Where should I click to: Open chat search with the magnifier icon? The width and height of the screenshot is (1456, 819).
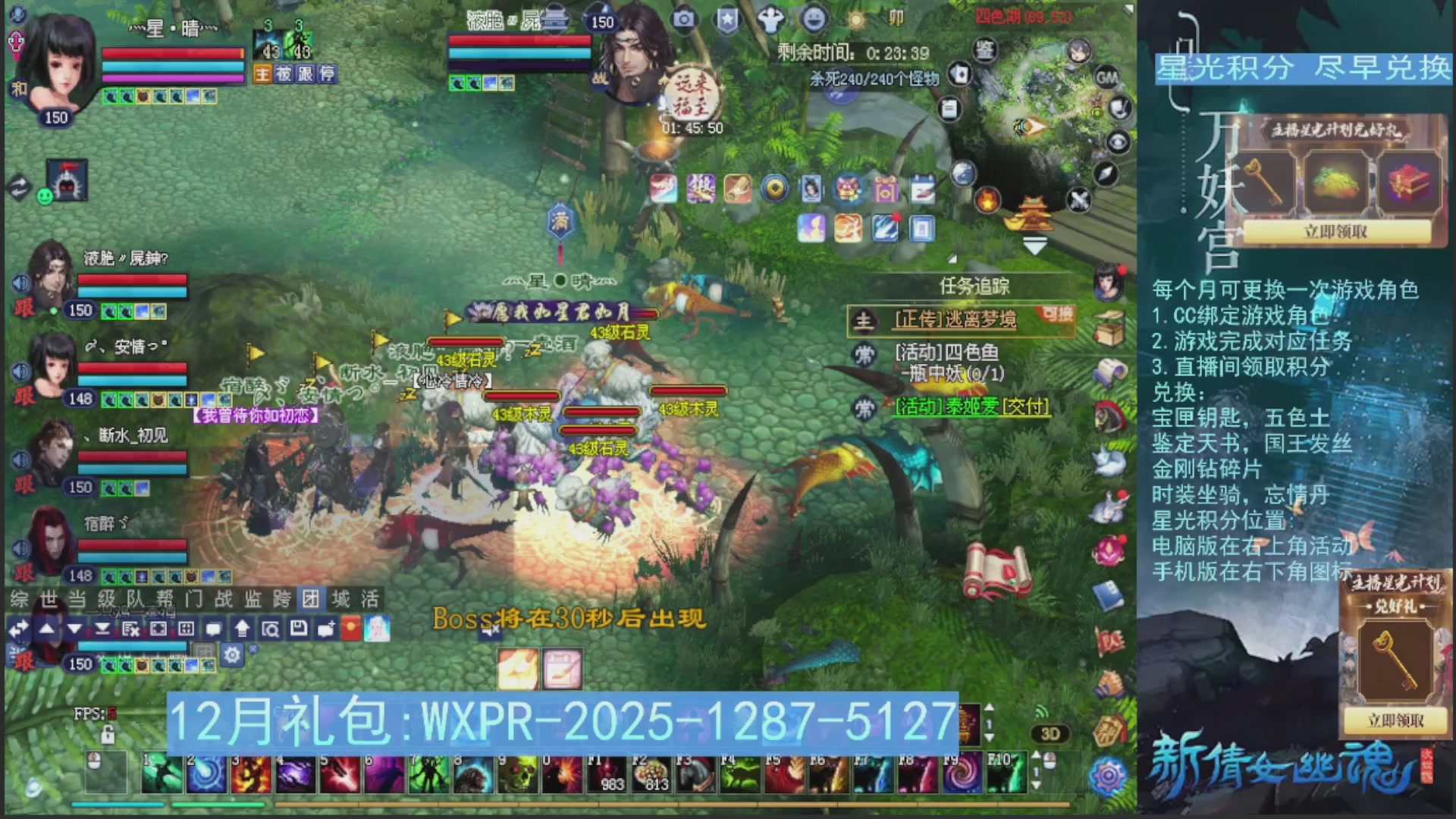tap(271, 629)
